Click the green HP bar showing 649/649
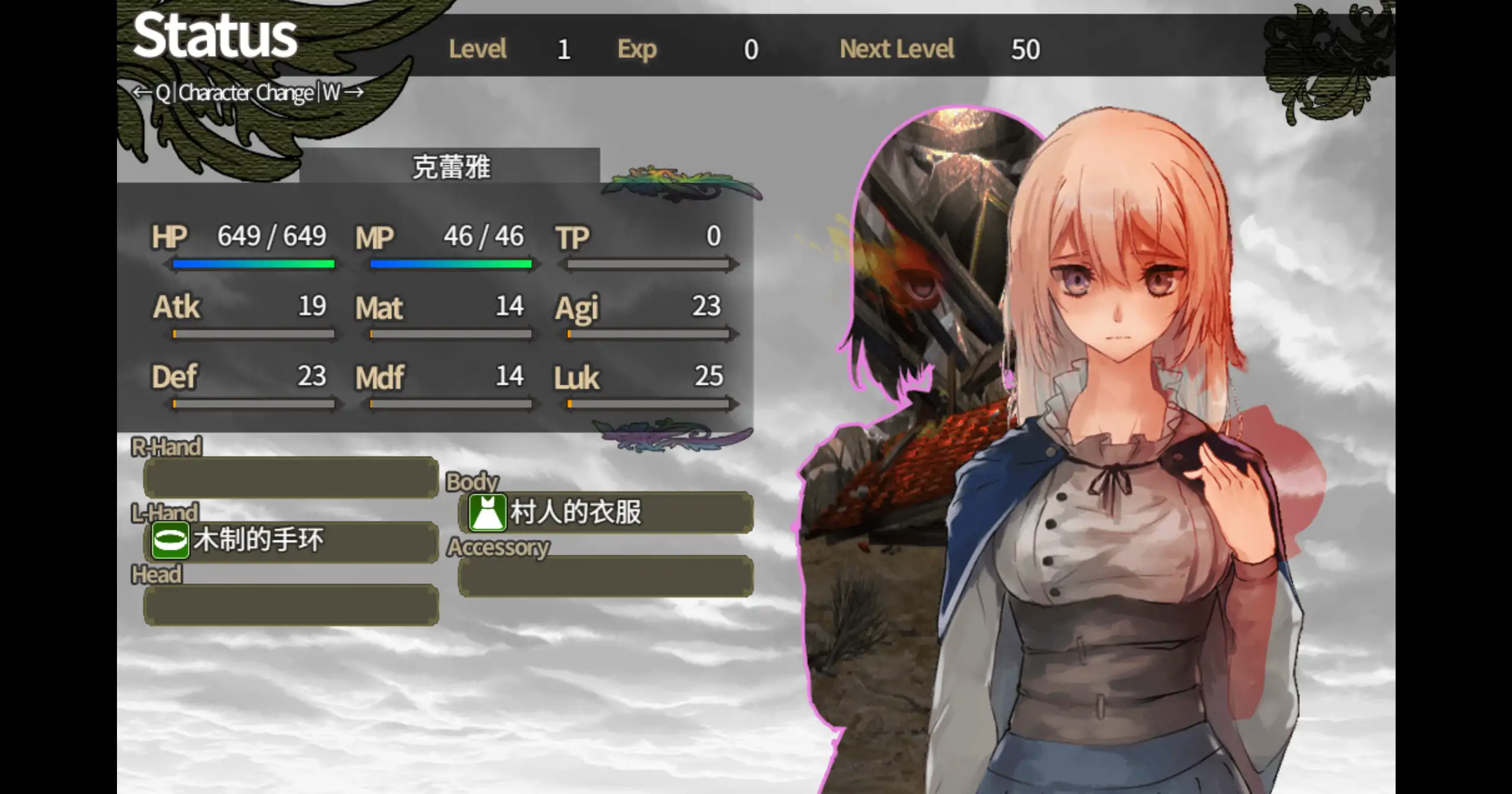Viewport: 1512px width, 794px height. (253, 264)
